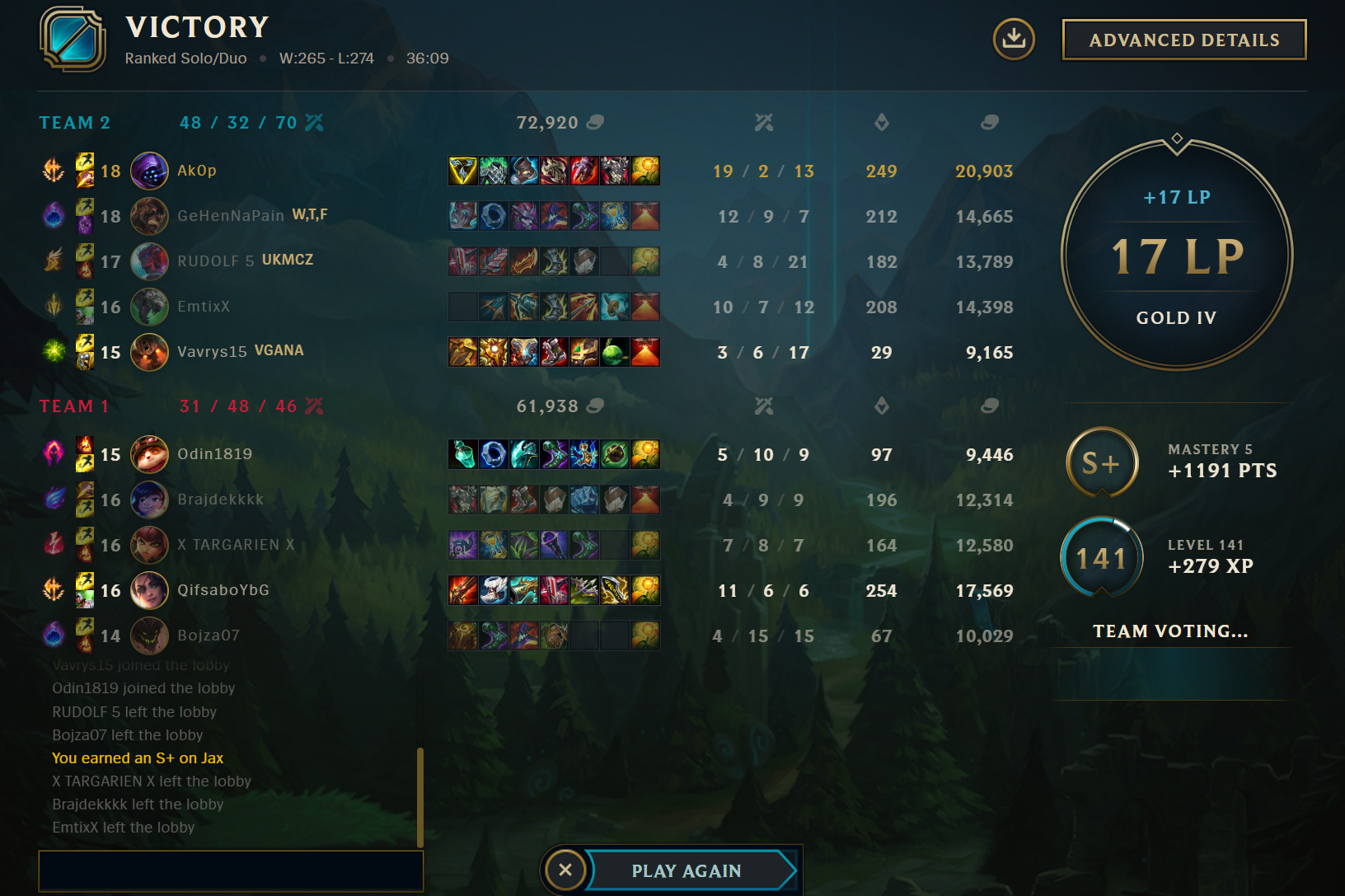Click Vavrys15's last trinket item slot

(646, 352)
